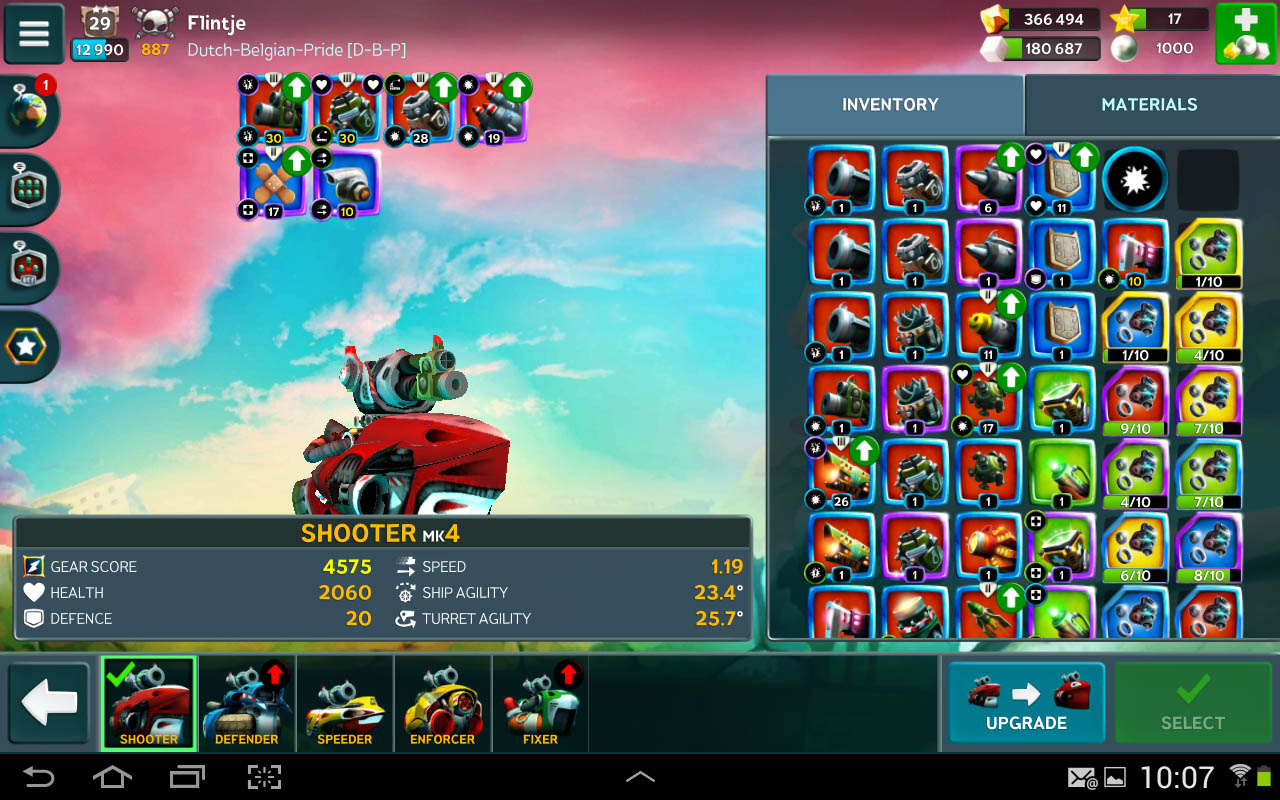Select the Shooter ship tile

click(149, 704)
